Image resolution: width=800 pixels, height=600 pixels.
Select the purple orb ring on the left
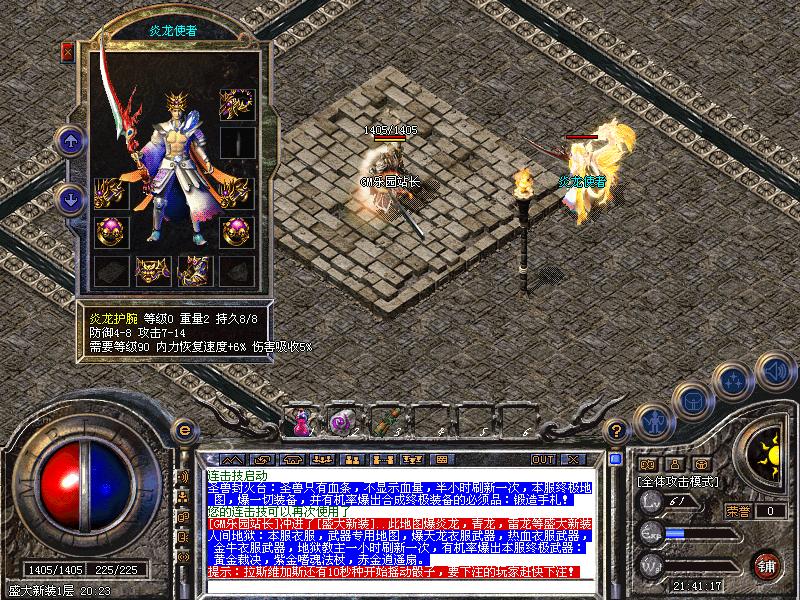(x=107, y=232)
